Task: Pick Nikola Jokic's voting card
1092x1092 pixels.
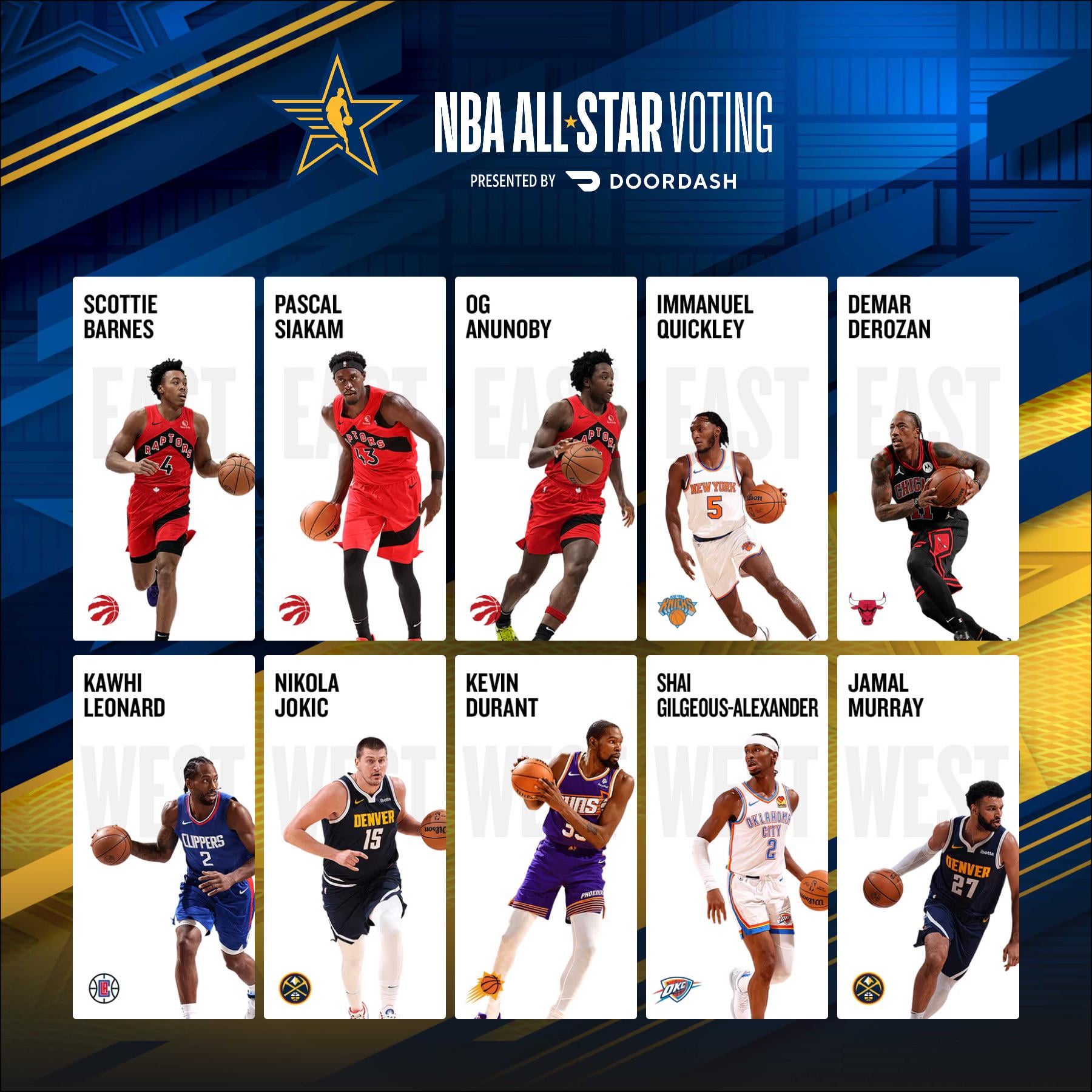Action: 354,837
